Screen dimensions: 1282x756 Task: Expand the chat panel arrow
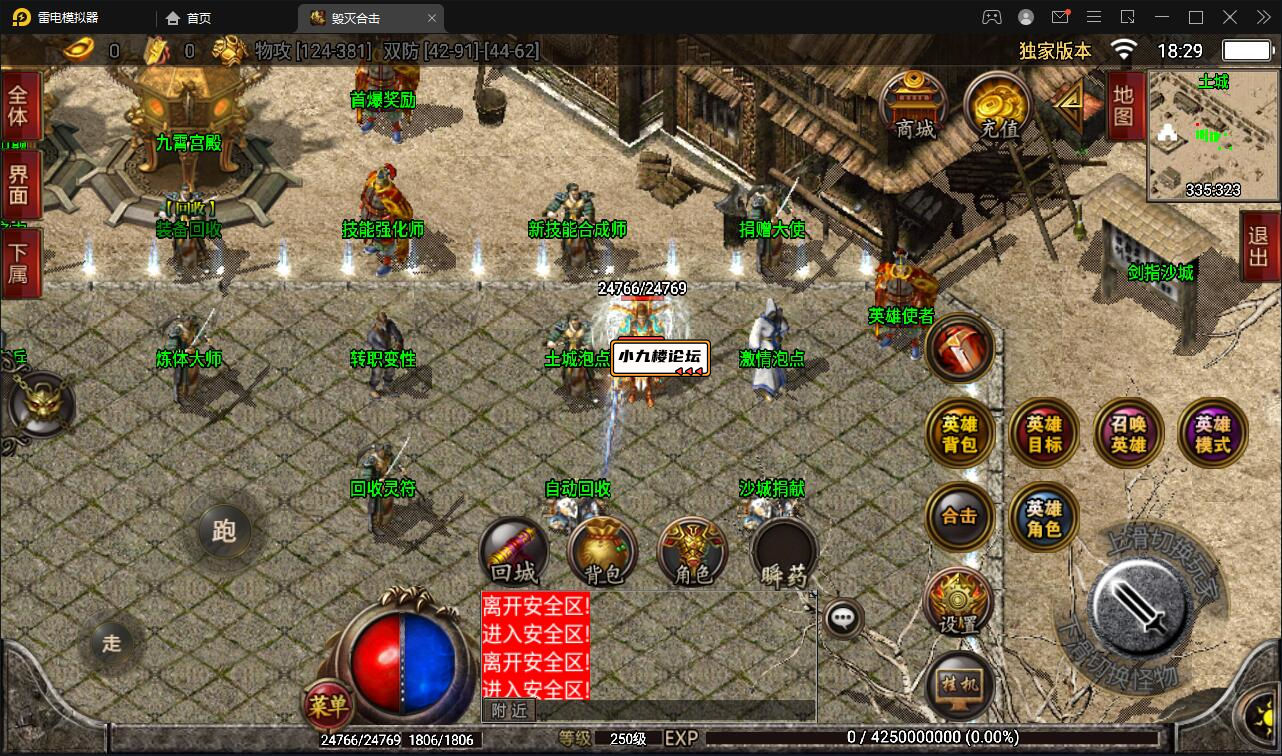[x=815, y=593]
